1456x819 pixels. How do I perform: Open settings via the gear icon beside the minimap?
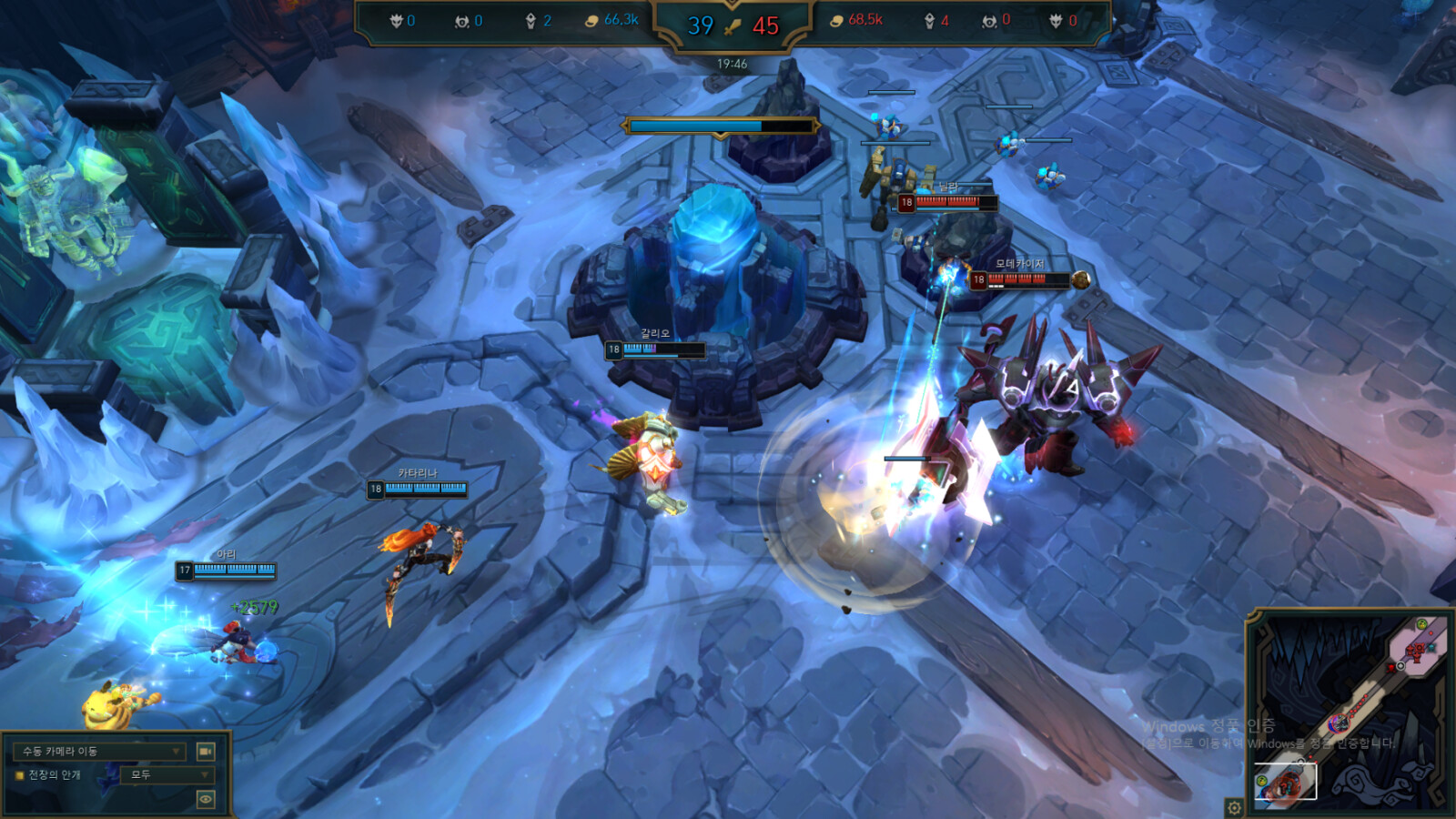pyautogui.click(x=1234, y=807)
